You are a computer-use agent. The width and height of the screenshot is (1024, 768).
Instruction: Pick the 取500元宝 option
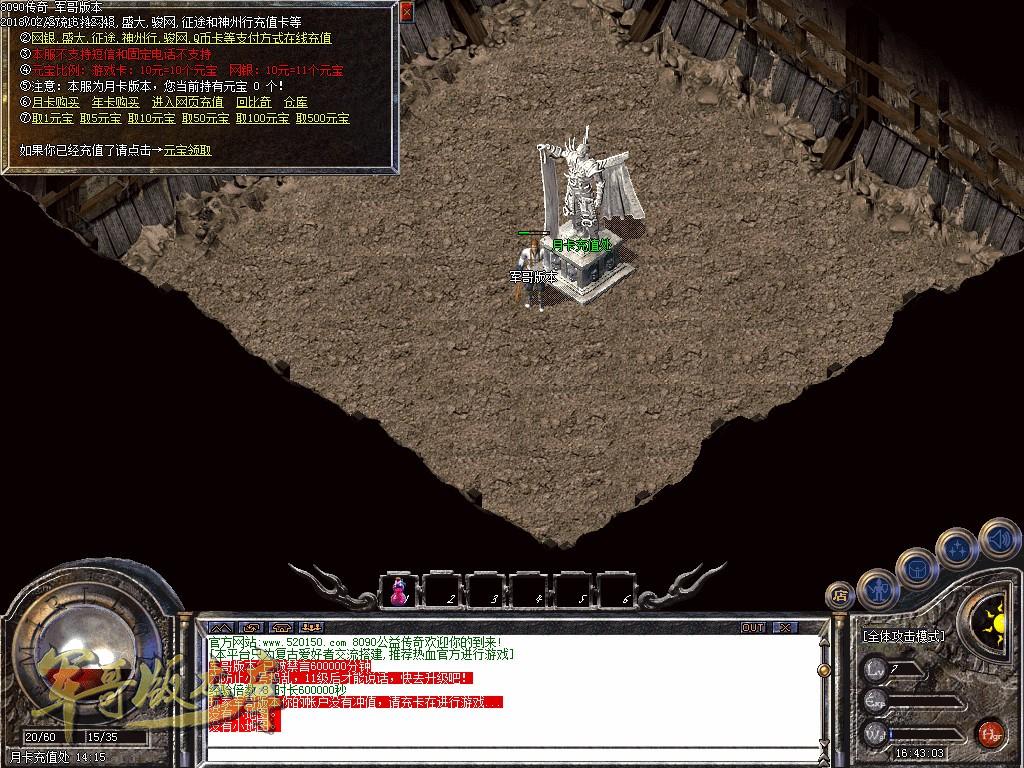pos(323,118)
